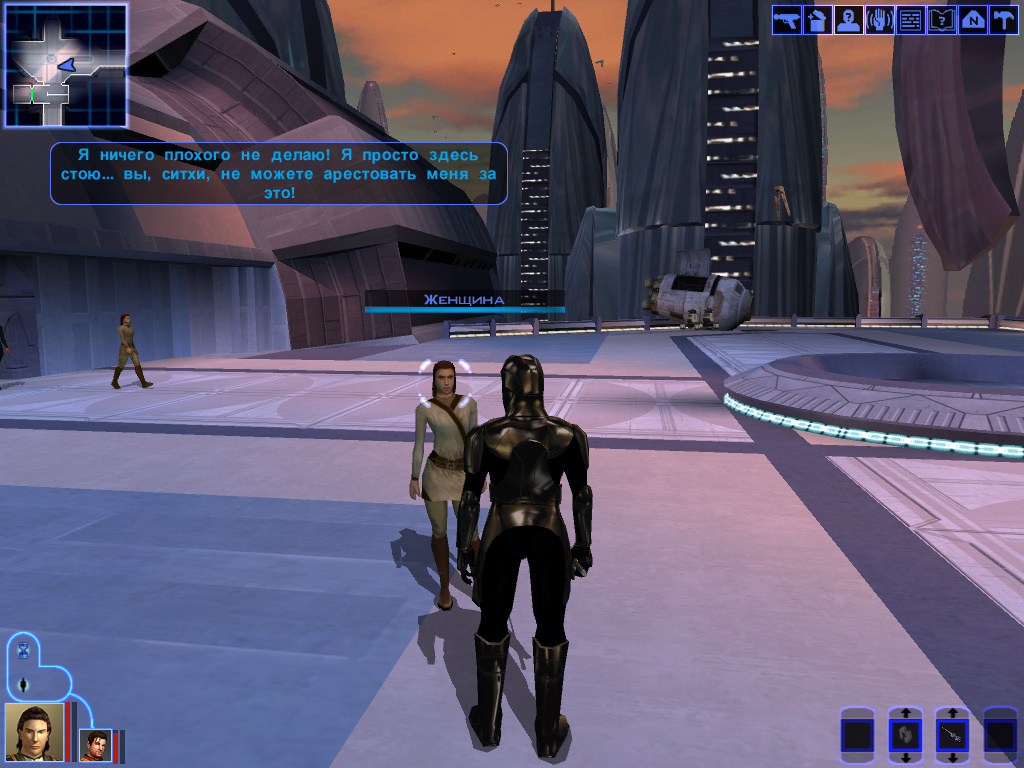
Task: Open the character sheet silhouette icon
Action: click(848, 20)
